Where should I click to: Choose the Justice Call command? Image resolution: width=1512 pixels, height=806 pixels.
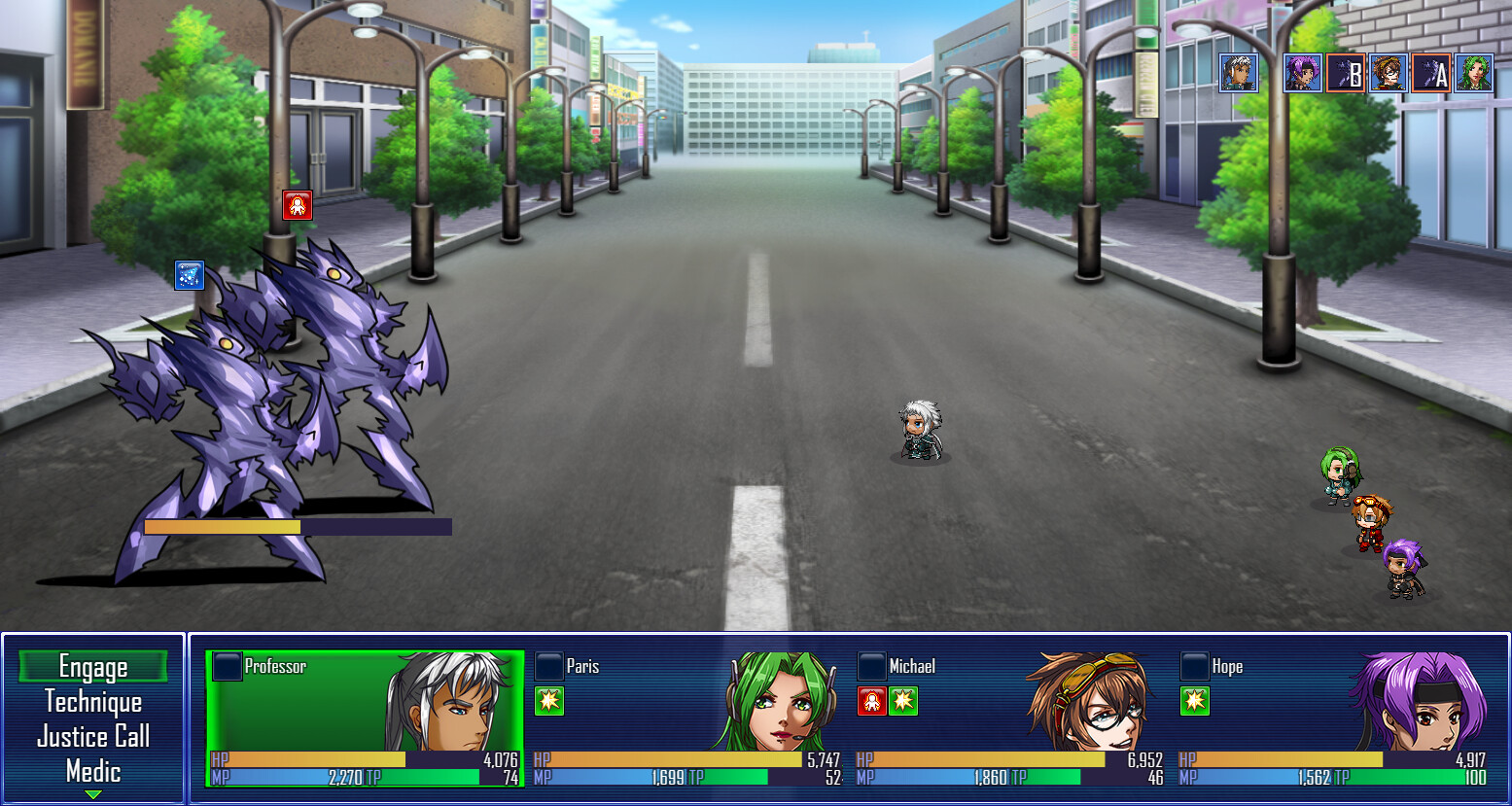93,737
